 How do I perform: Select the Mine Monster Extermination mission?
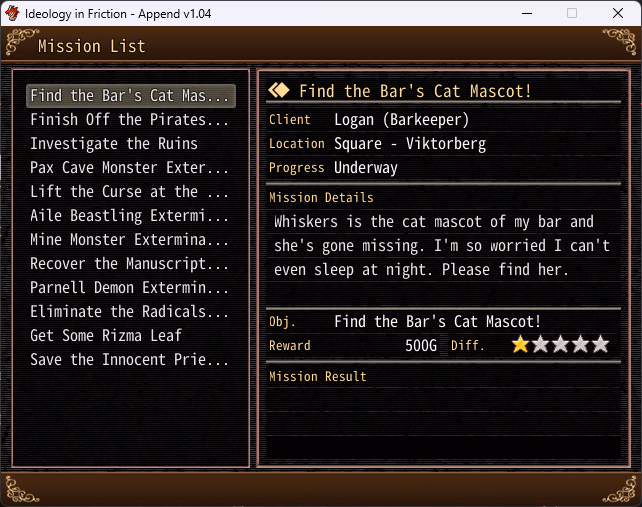coord(130,240)
